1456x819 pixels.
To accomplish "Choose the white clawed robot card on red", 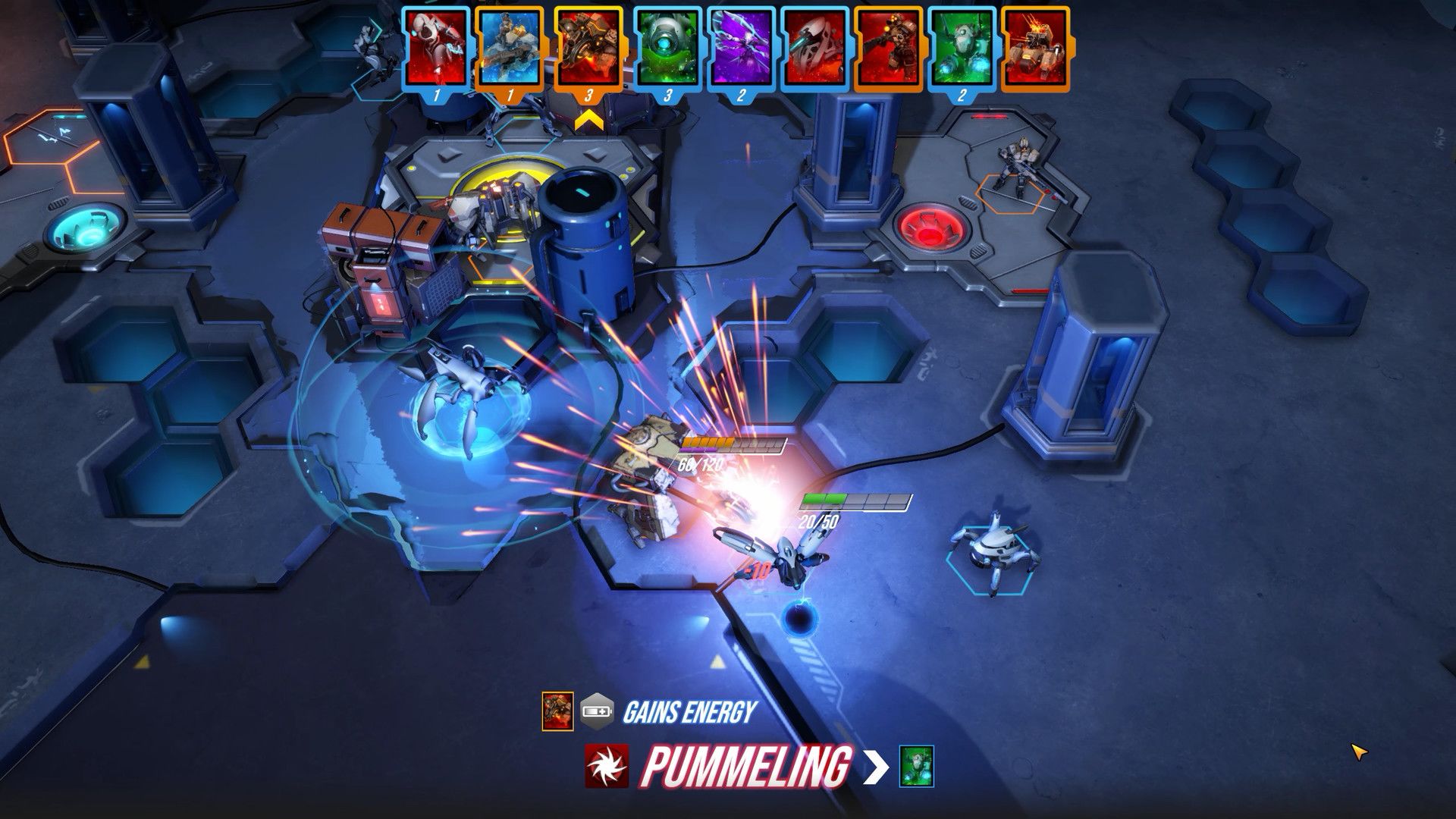I will [814, 47].
